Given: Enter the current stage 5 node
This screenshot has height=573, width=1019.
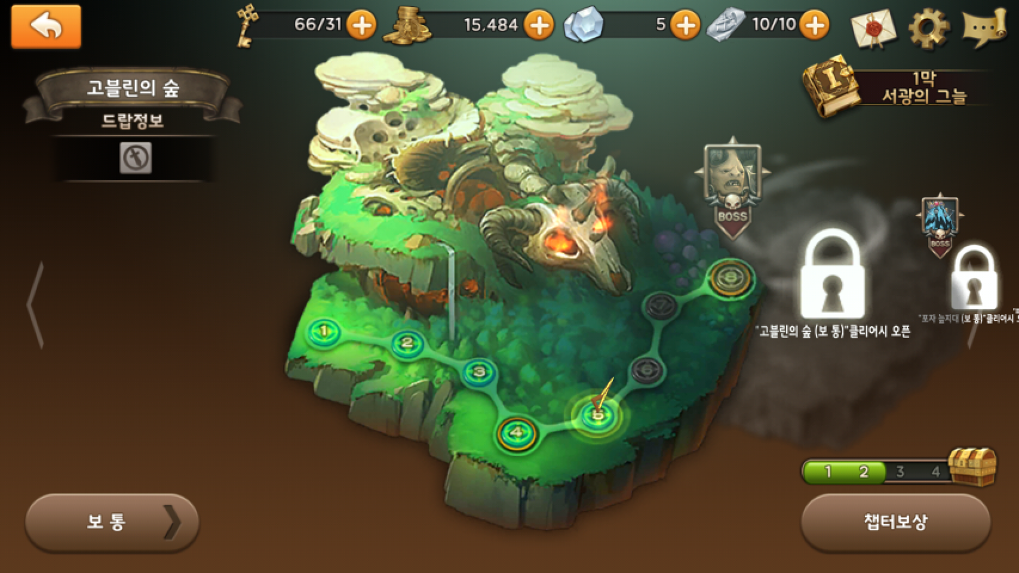Looking at the screenshot, I should (x=598, y=414).
